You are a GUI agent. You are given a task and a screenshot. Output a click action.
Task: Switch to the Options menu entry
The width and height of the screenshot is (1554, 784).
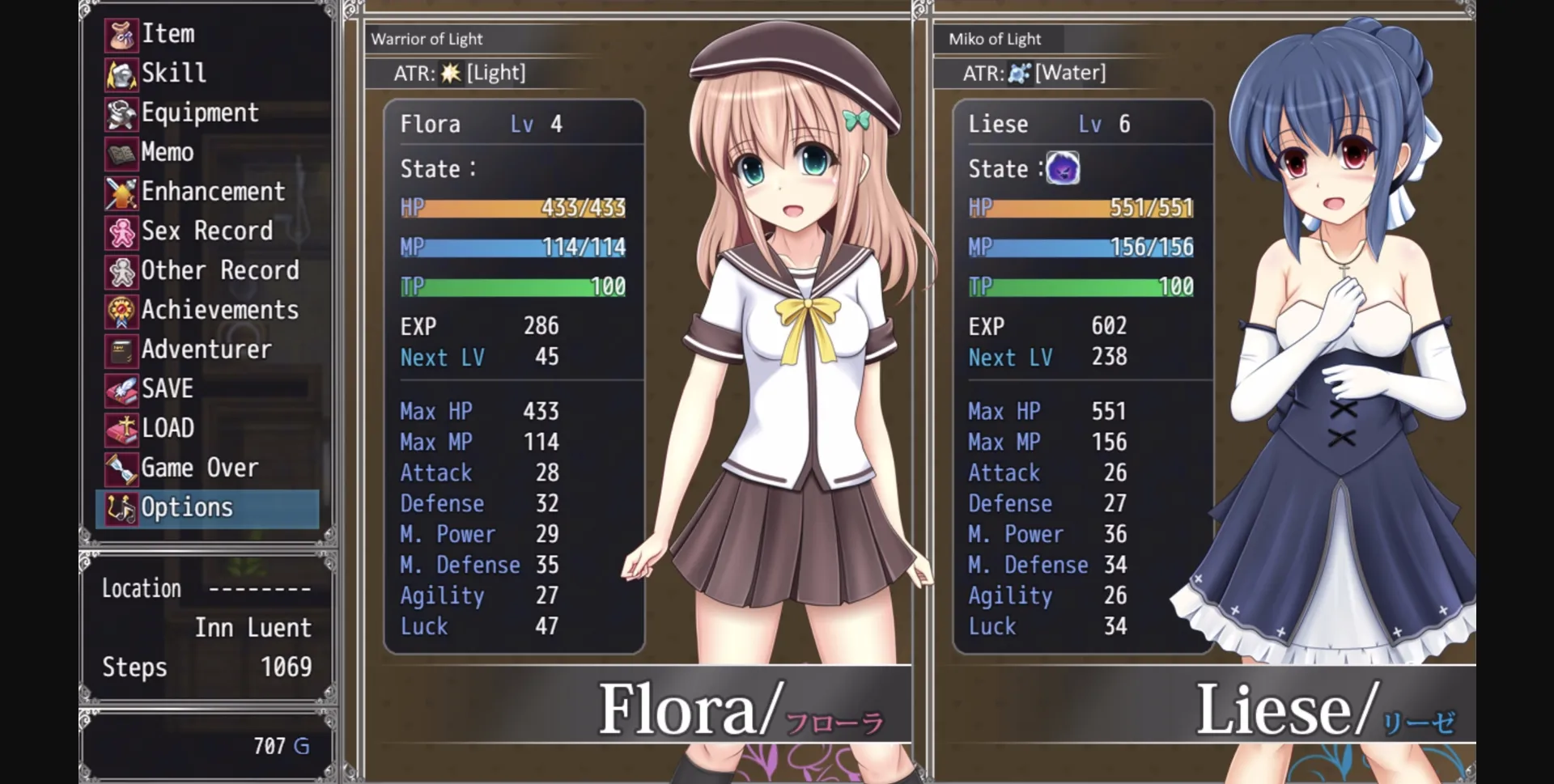(186, 507)
